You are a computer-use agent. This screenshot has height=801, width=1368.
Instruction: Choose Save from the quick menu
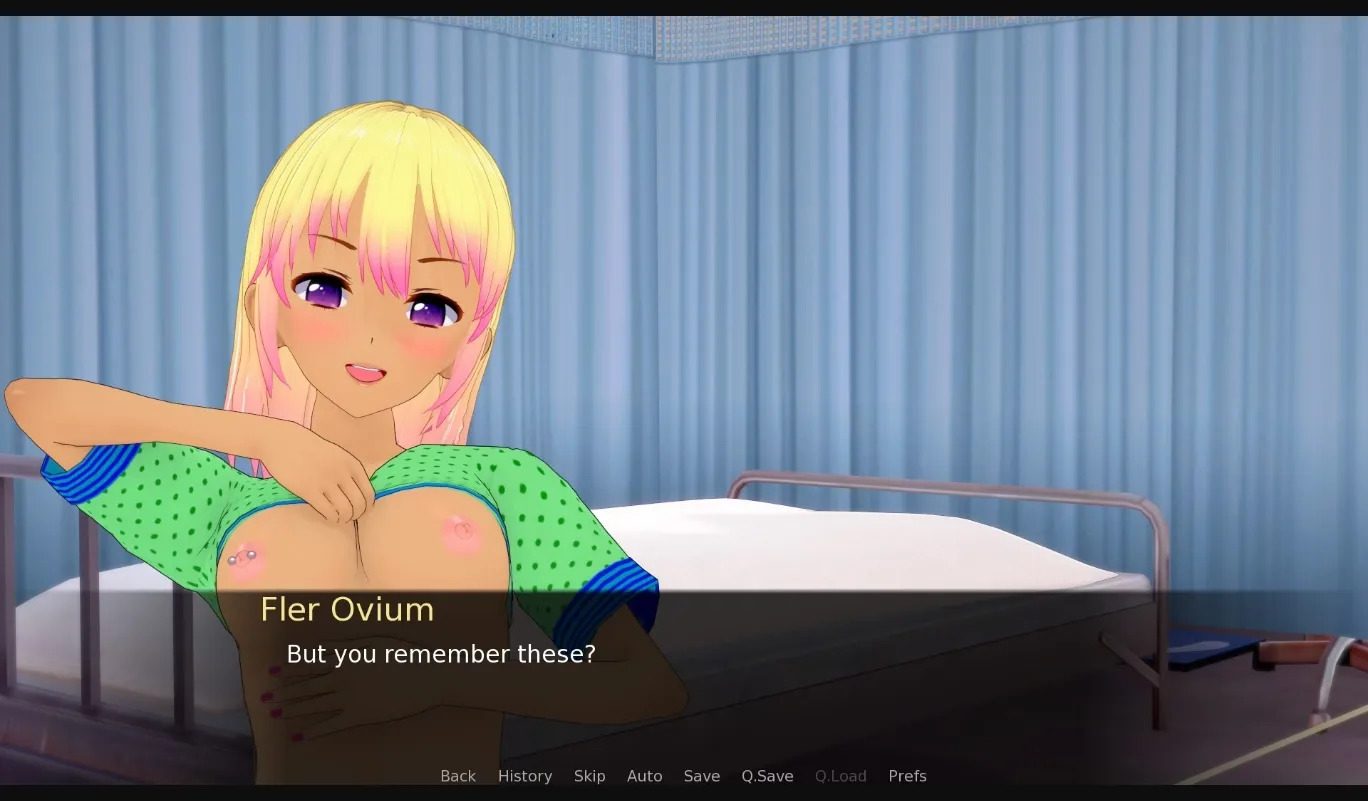pyautogui.click(x=701, y=776)
